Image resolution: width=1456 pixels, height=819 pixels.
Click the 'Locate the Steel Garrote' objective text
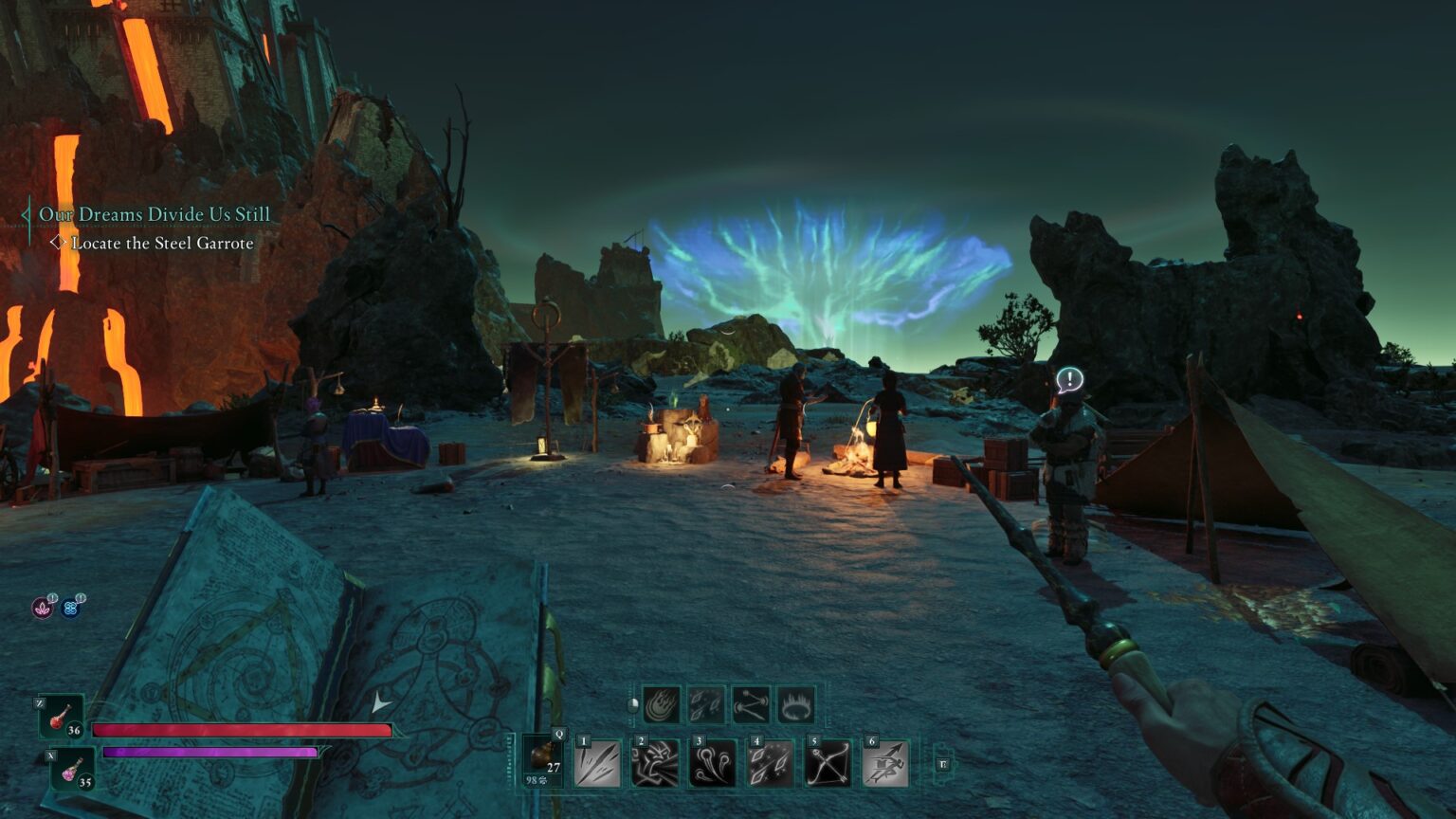point(162,244)
